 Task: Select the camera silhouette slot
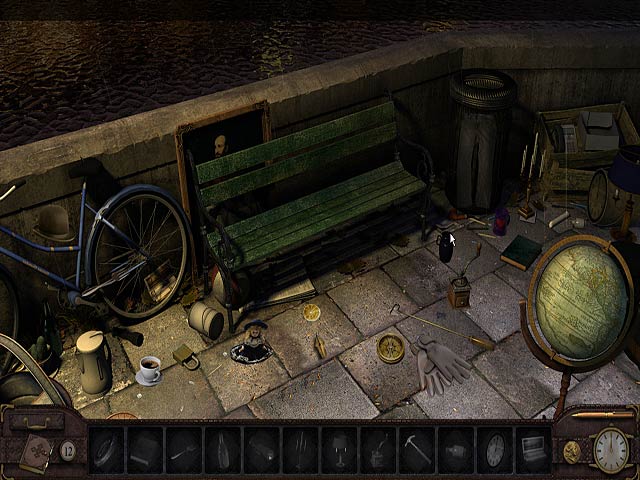tap(457, 449)
